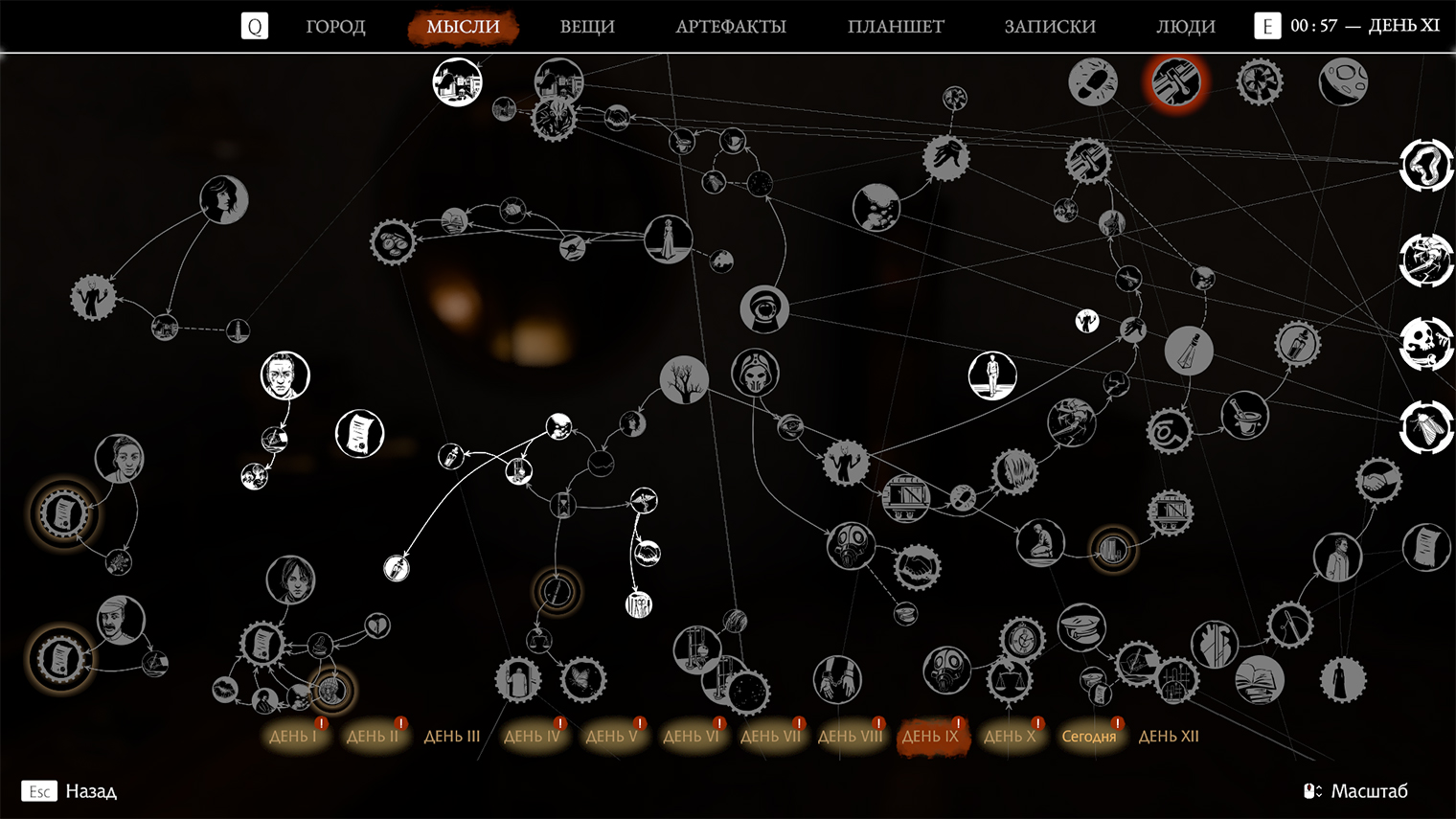The image size is (1456, 819).
Task: Jump to ДЕНЬ I on the timeline
Action: click(x=292, y=737)
